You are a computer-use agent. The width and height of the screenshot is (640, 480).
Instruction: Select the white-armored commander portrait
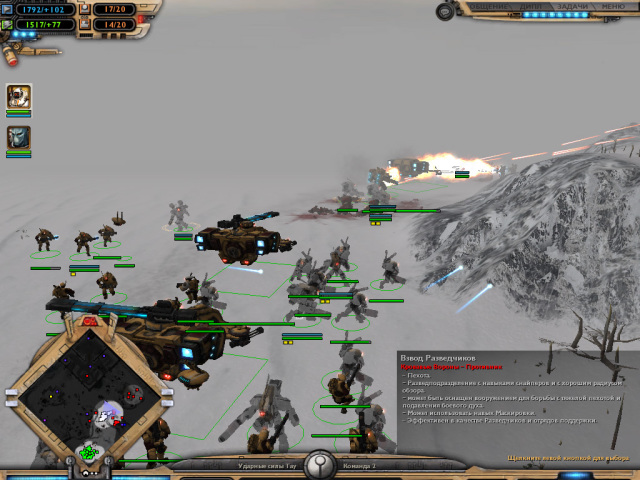pos(18,97)
